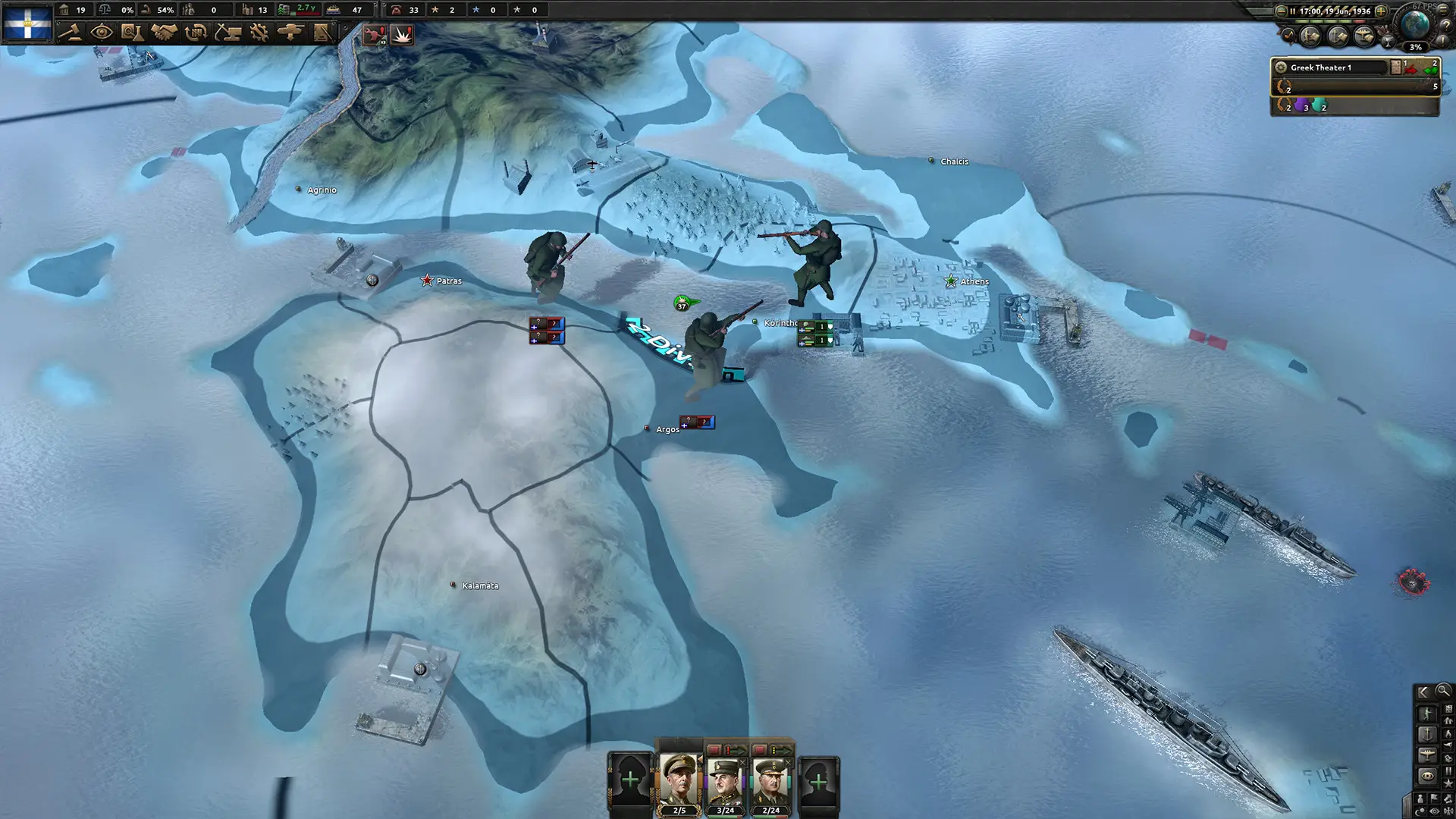1456x819 pixels.
Task: Open the Intelligence eye icon menu
Action: click(102, 32)
